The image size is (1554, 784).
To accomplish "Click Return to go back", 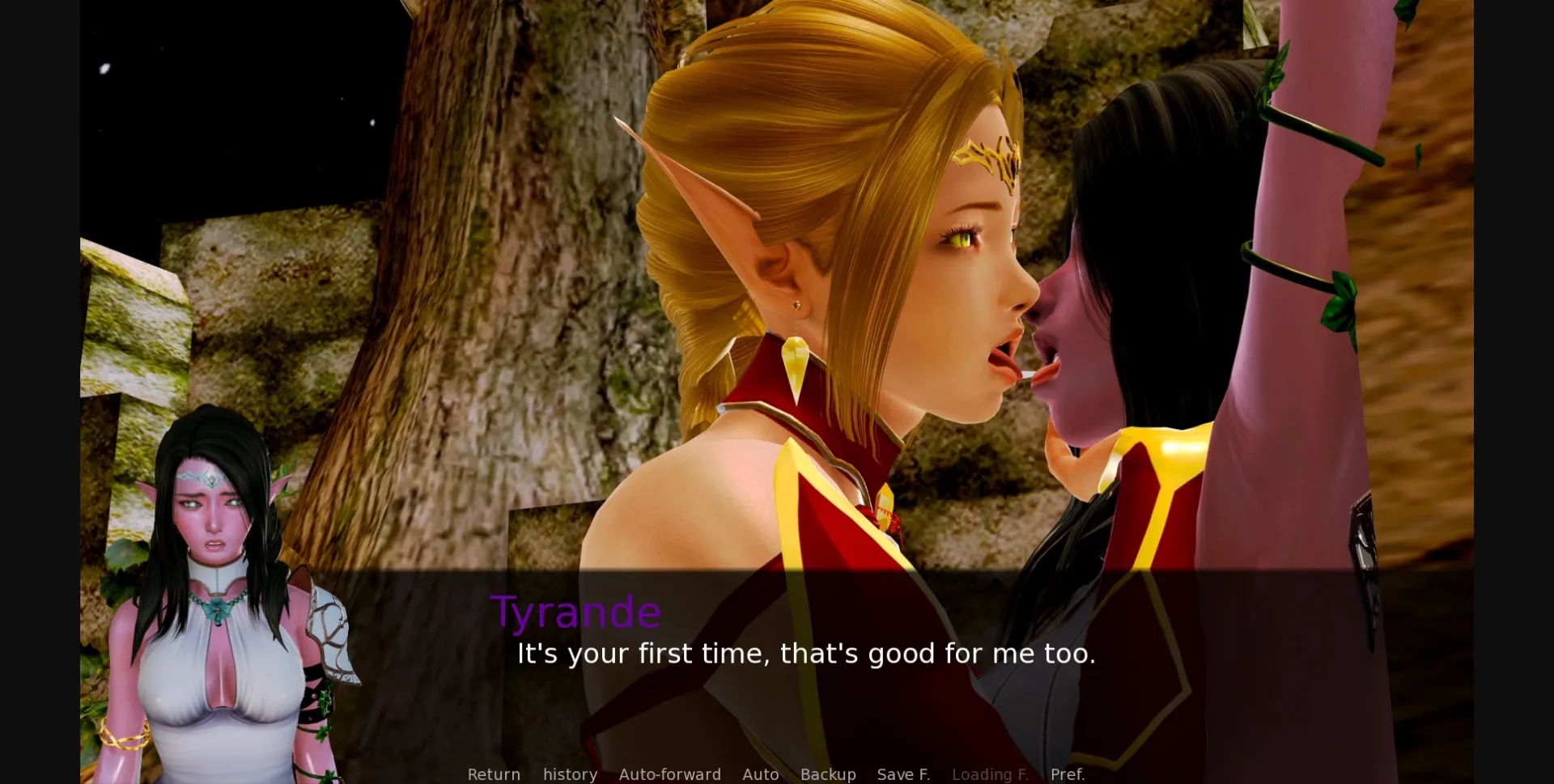I will tap(494, 774).
